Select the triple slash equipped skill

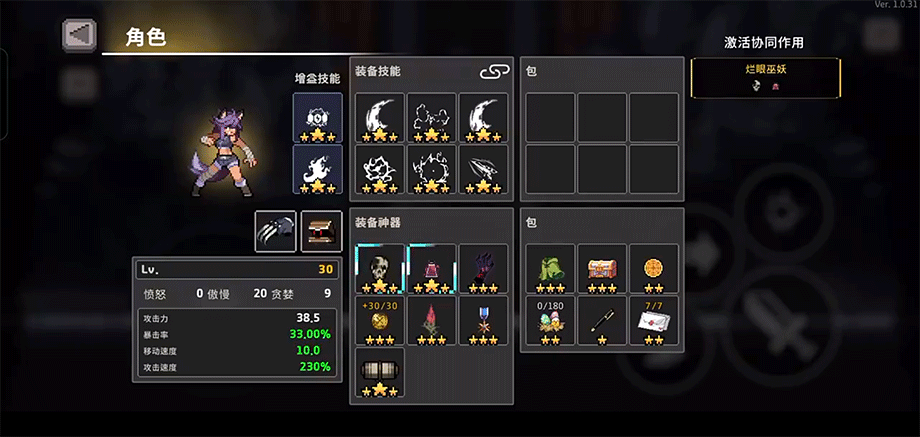pyautogui.click(x=484, y=169)
